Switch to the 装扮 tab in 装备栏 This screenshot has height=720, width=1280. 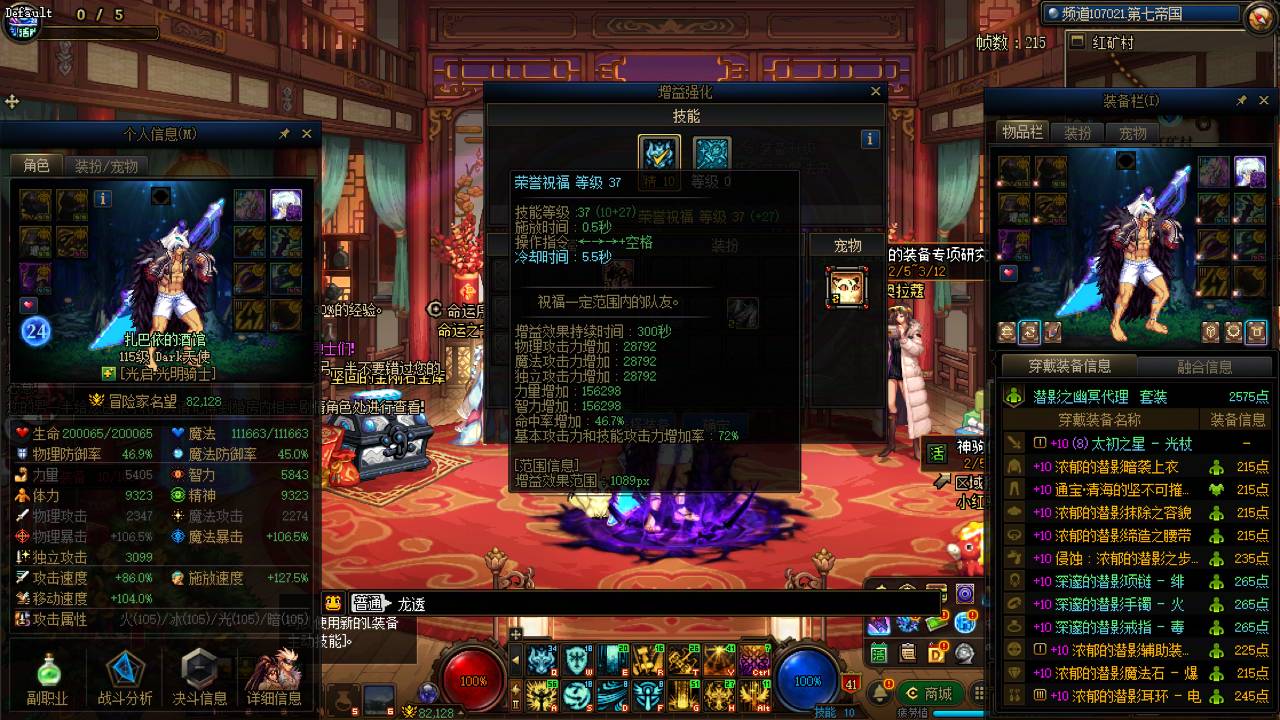(x=1076, y=131)
